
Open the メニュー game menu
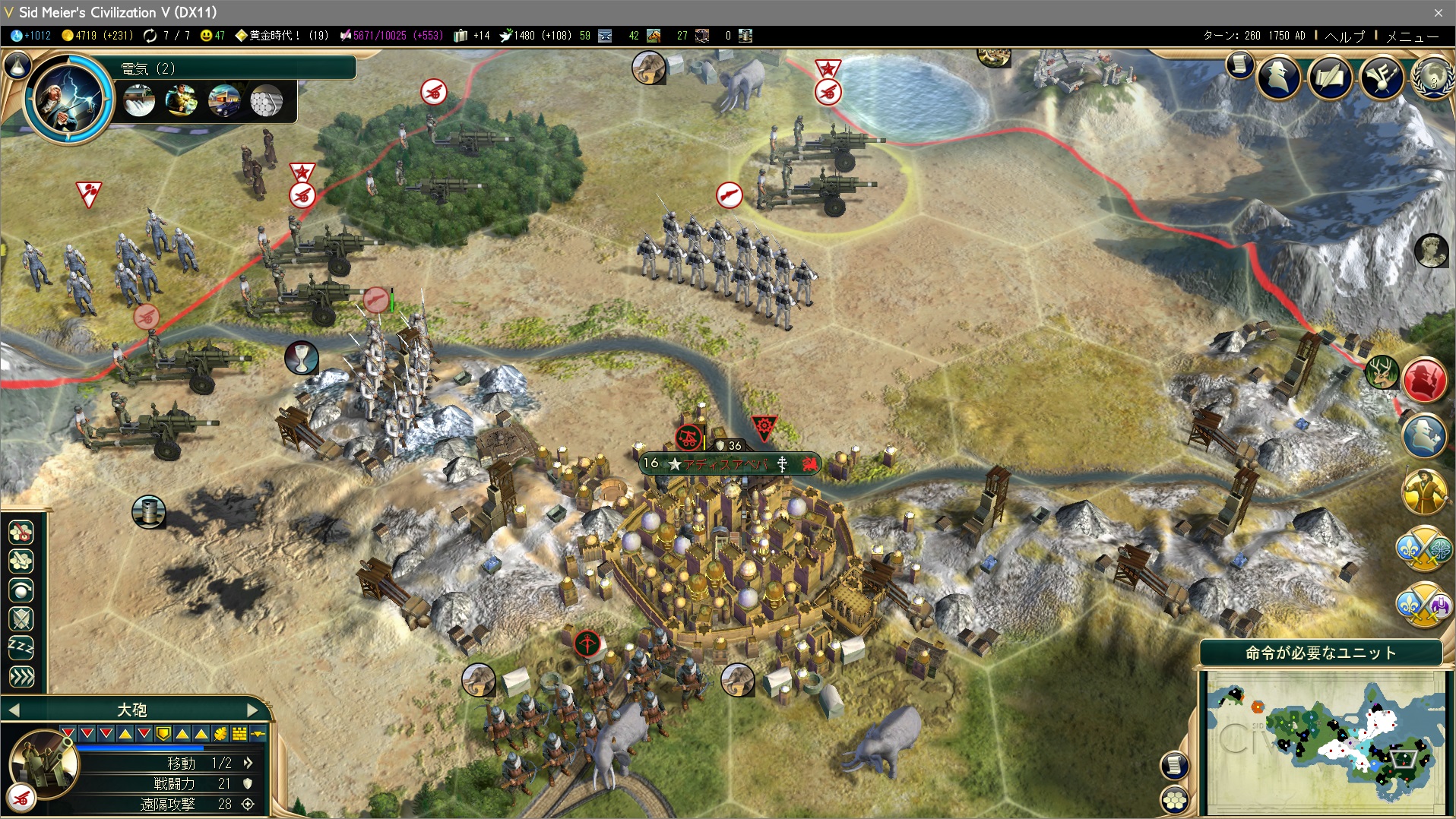pyautogui.click(x=1412, y=36)
